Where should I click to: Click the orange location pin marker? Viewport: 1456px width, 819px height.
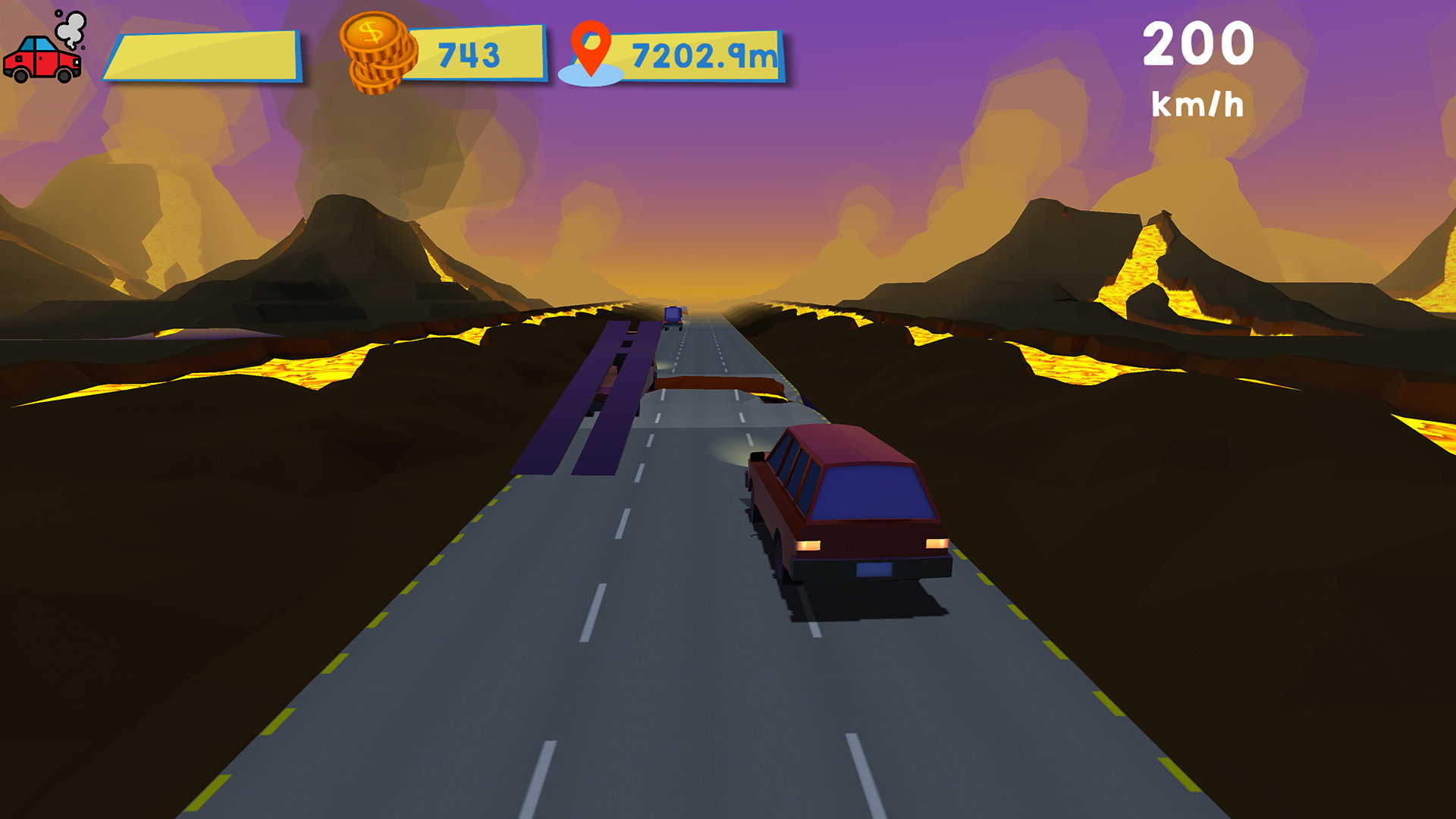pyautogui.click(x=593, y=49)
